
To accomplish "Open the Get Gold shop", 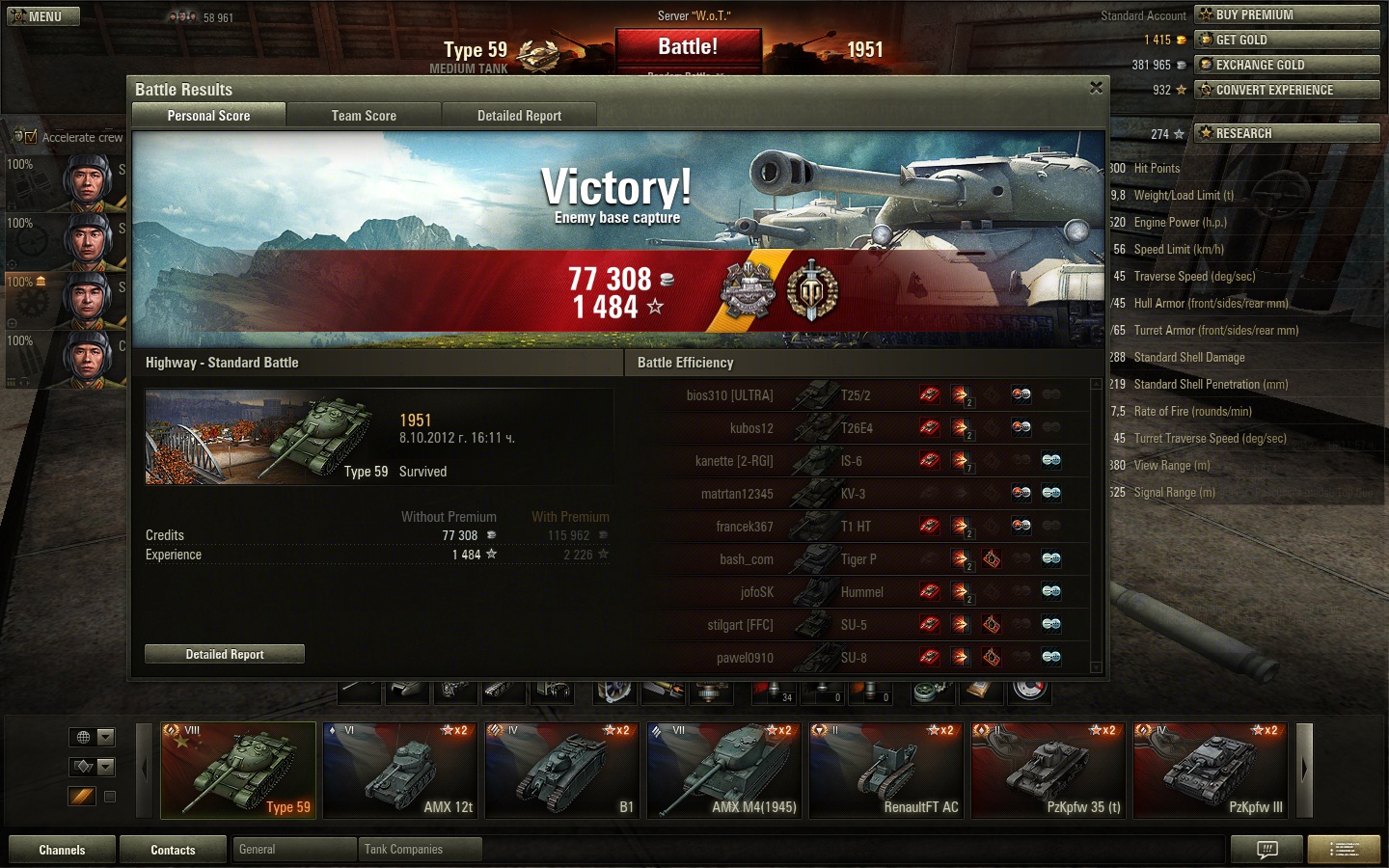I will click(1287, 40).
